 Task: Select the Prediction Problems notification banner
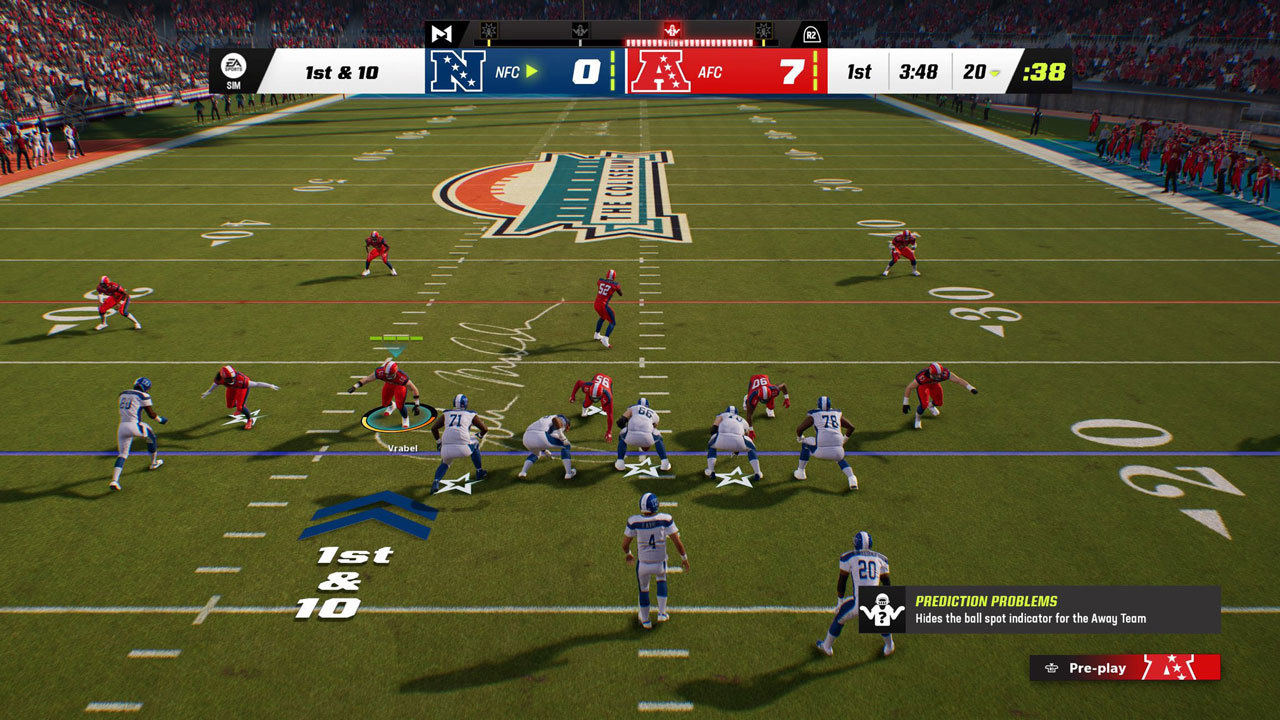1038,610
